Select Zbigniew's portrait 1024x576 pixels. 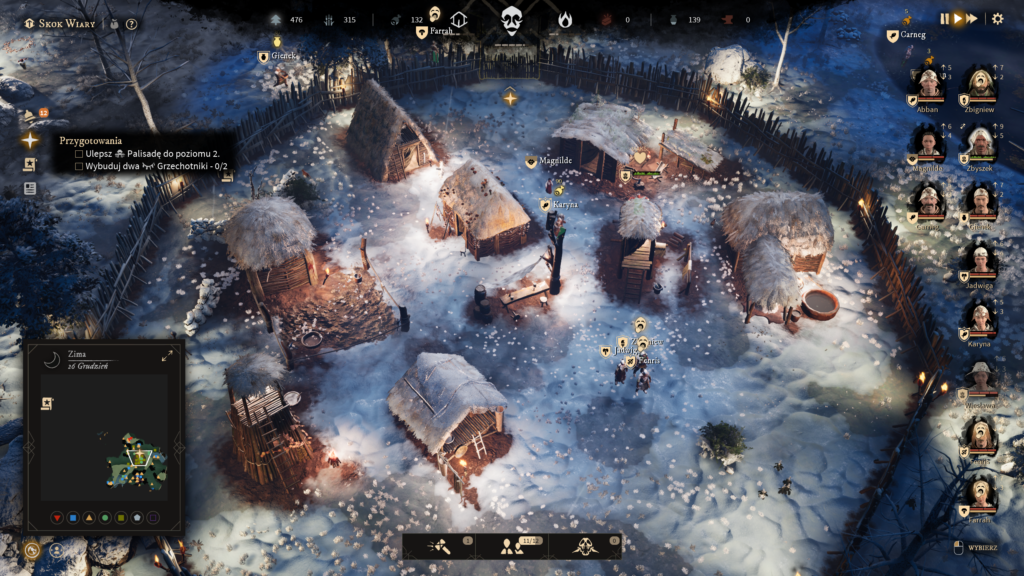[x=981, y=85]
